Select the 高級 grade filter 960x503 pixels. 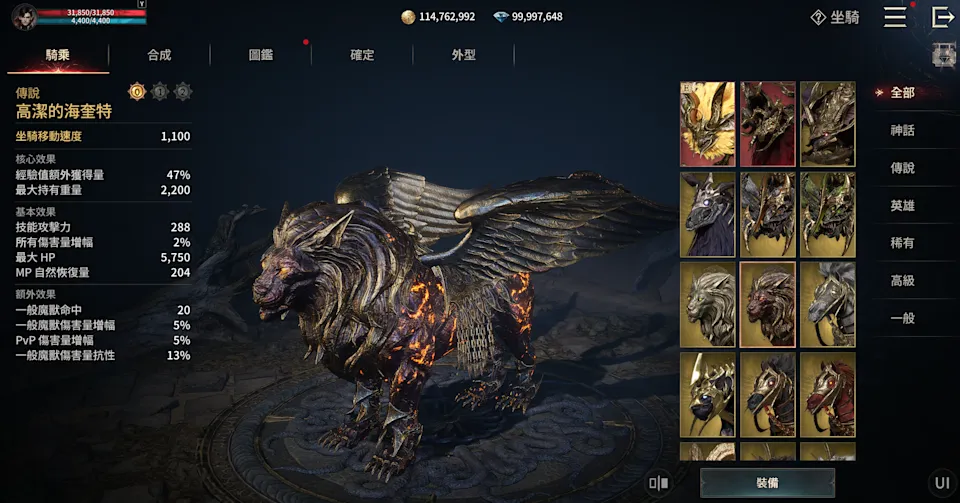click(x=902, y=281)
